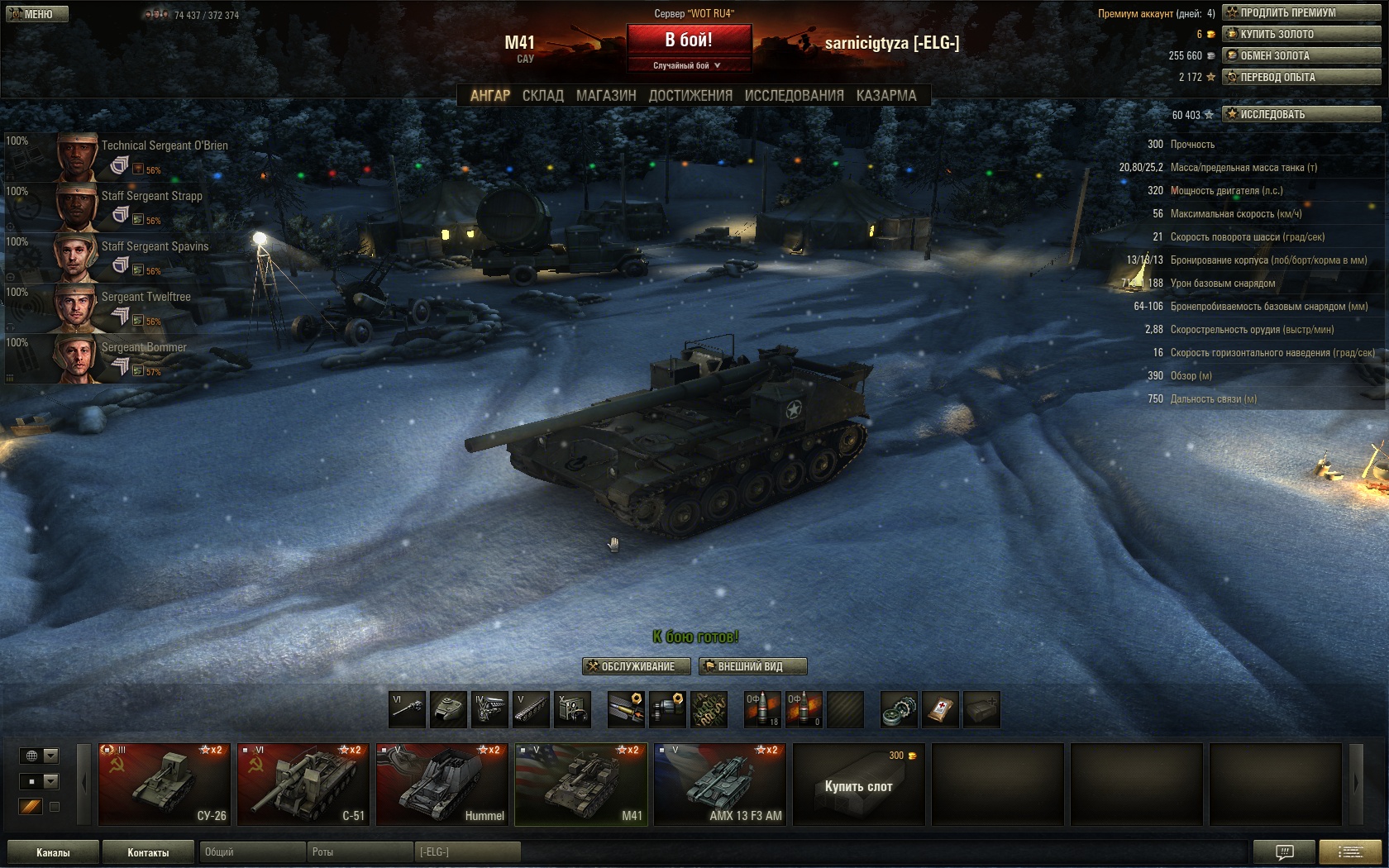Image resolution: width=1389 pixels, height=868 pixels.
Task: Select the Hummel vehicle in carousel
Action: pyautogui.click(x=442, y=784)
